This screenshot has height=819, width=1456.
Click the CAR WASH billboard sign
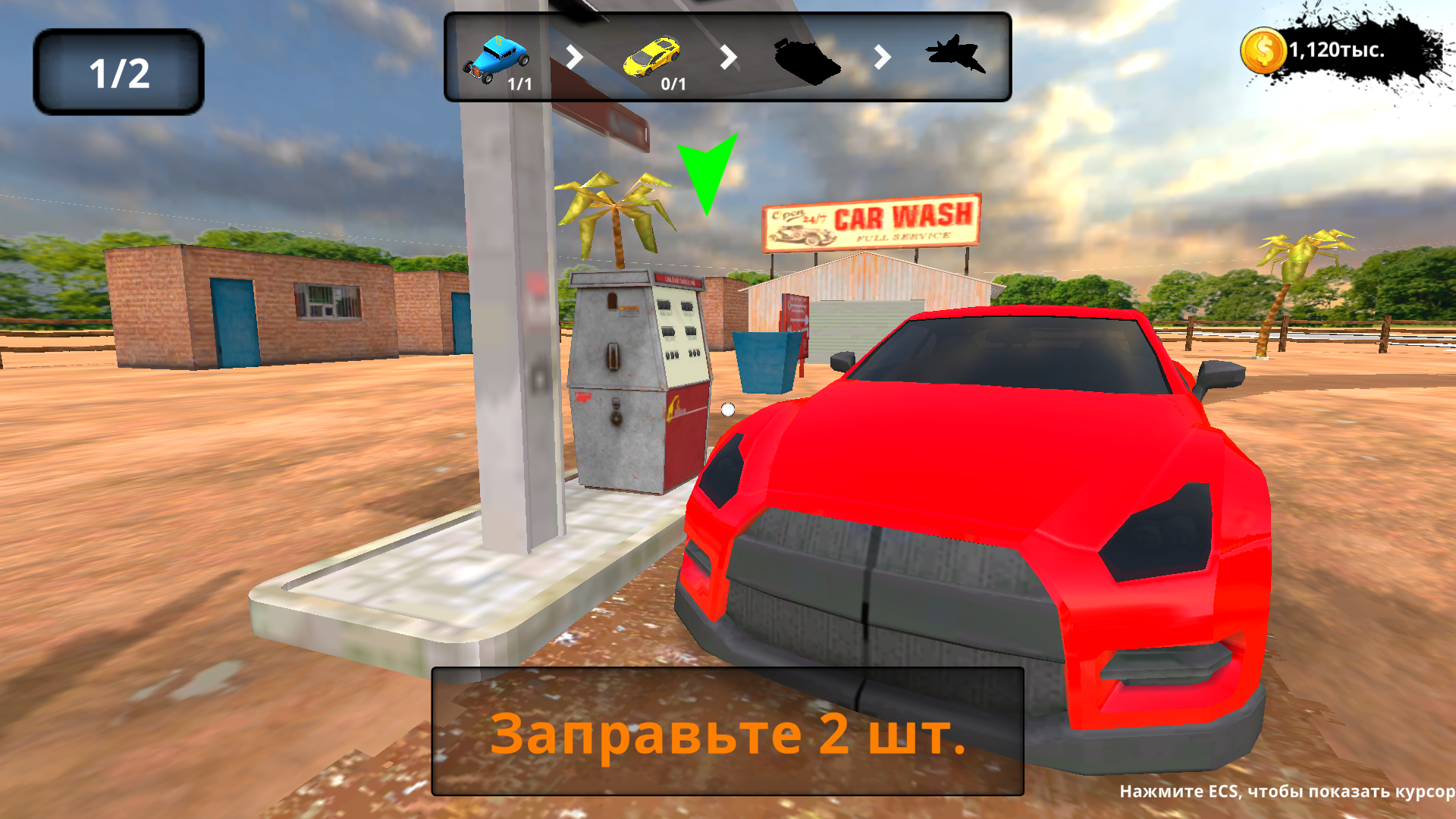click(x=869, y=221)
